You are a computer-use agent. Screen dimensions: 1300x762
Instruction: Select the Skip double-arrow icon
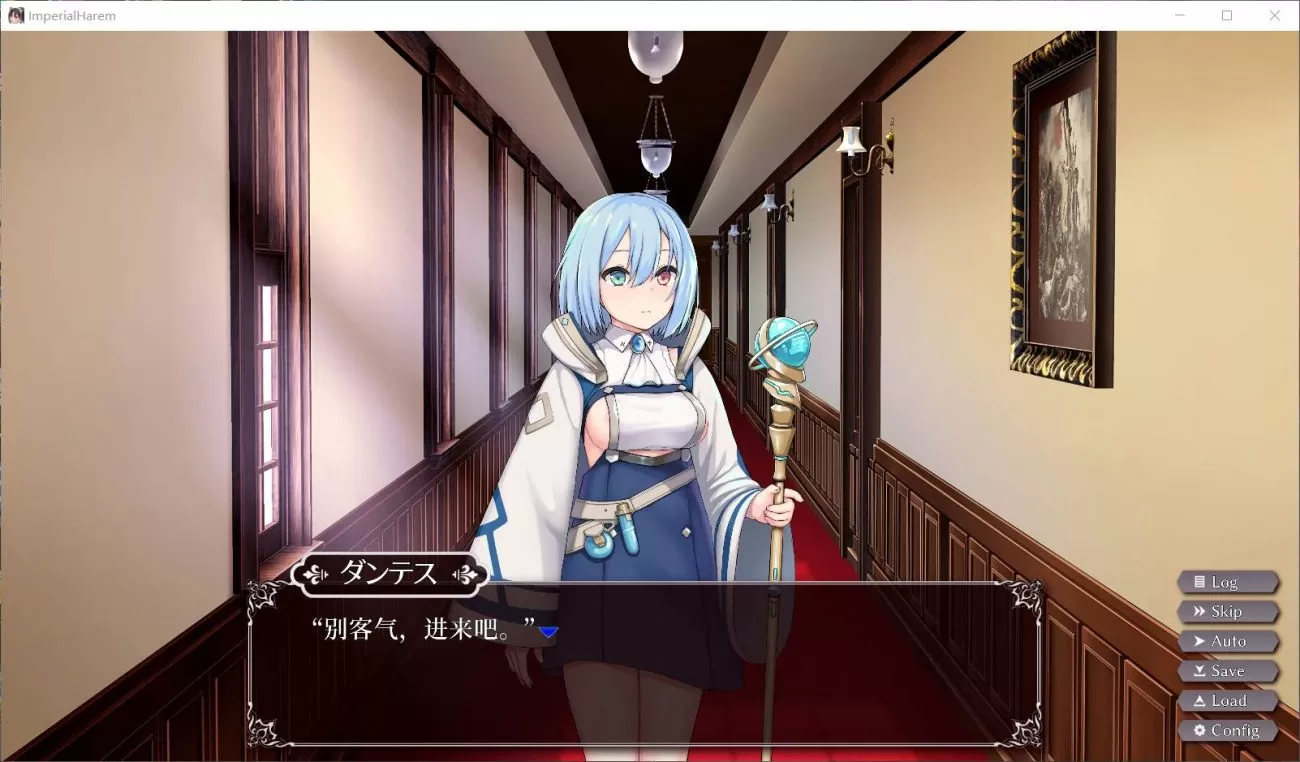coord(1199,611)
